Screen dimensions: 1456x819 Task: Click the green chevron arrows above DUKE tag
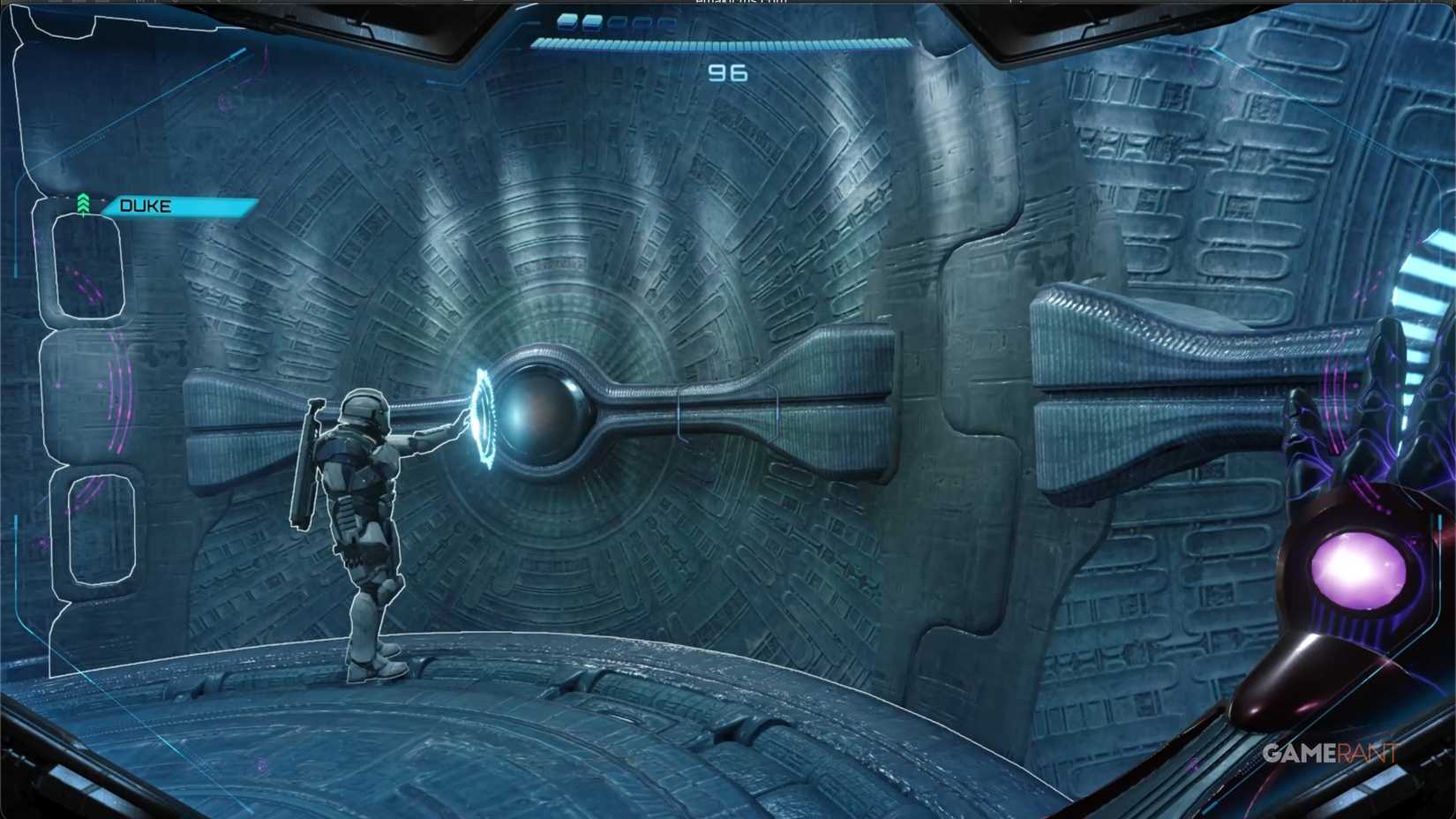84,201
